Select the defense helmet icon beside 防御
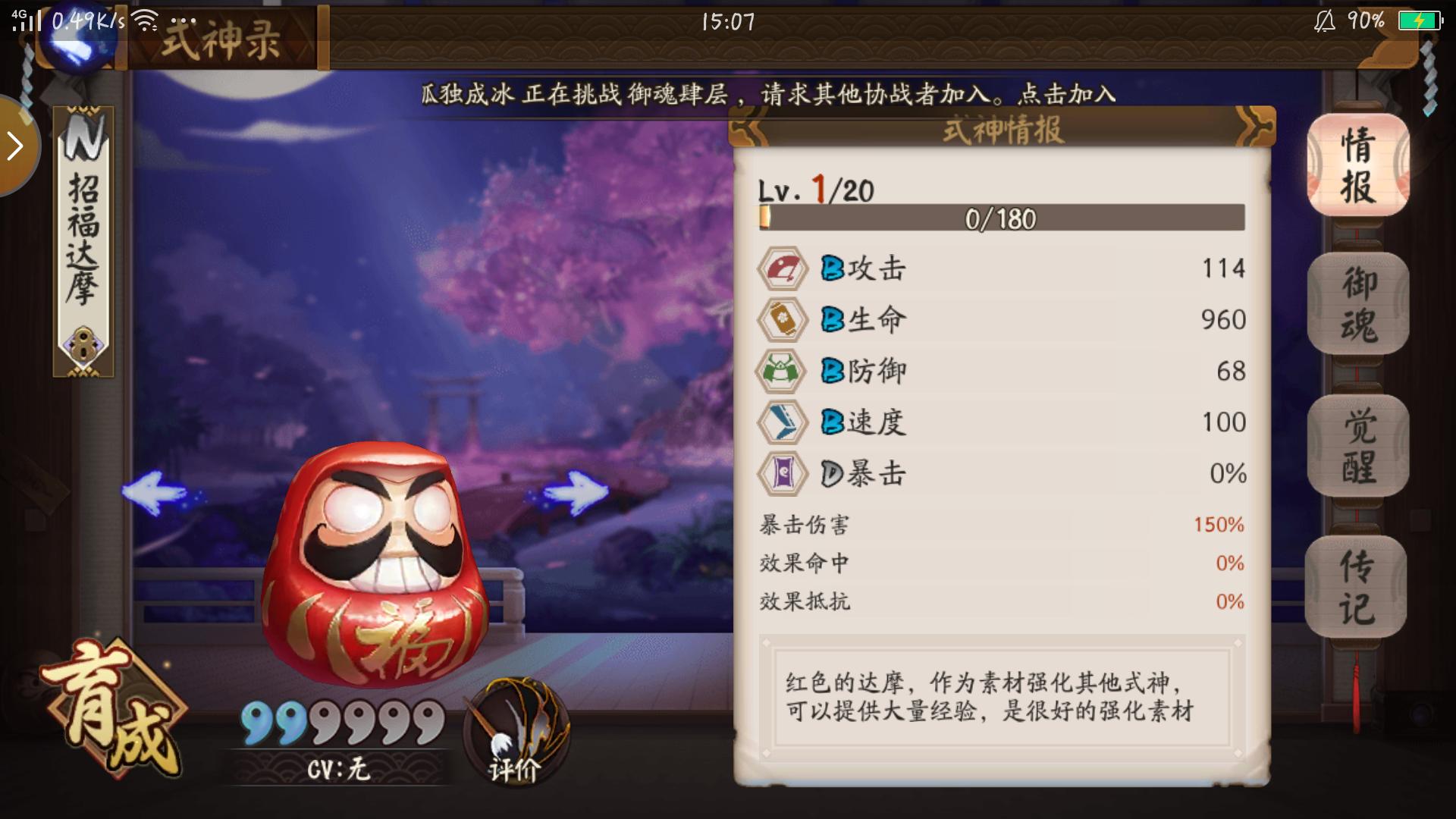This screenshot has height=819, width=1456. click(783, 371)
